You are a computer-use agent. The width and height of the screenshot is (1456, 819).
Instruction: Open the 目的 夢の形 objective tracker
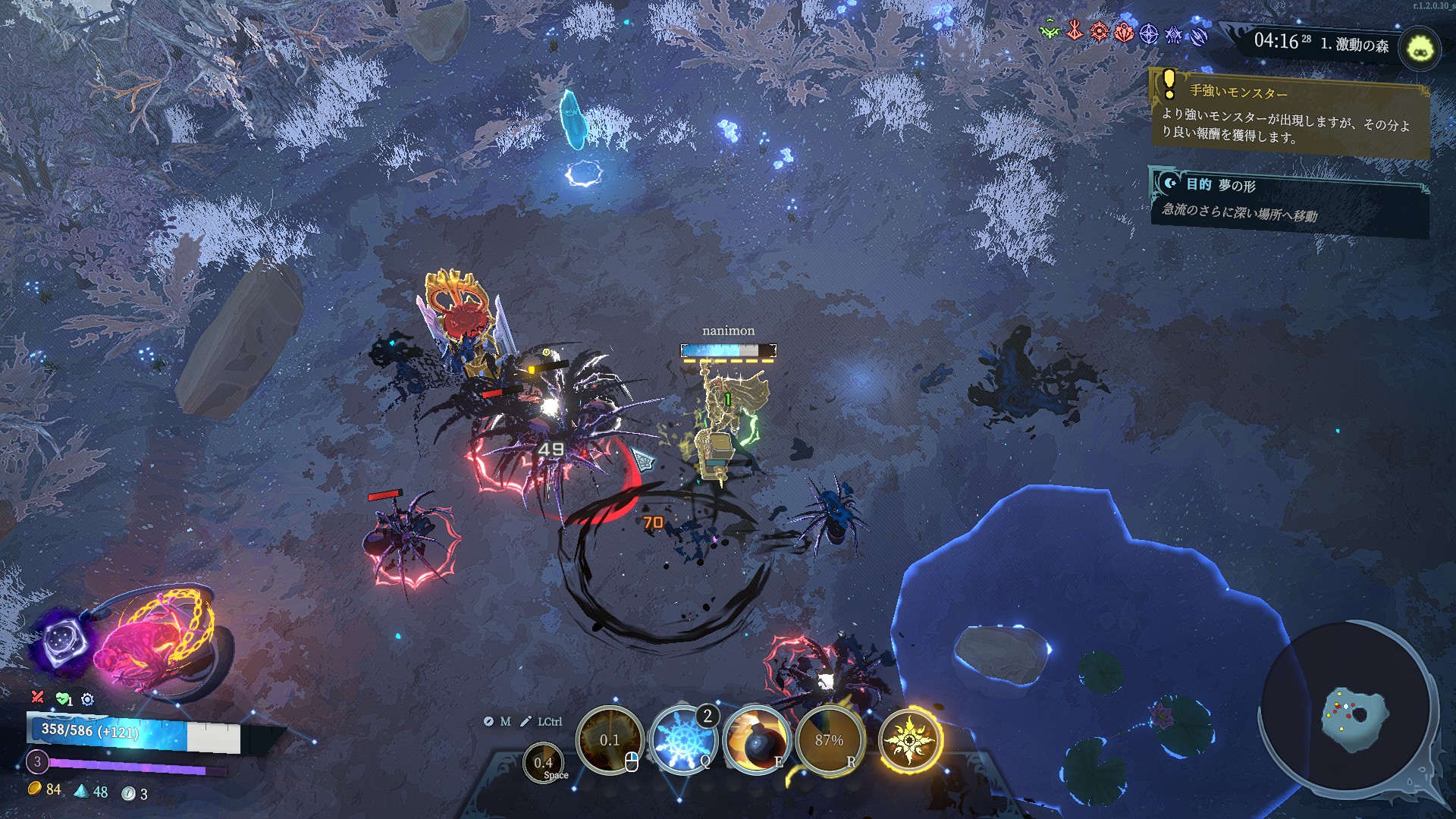click(1289, 201)
